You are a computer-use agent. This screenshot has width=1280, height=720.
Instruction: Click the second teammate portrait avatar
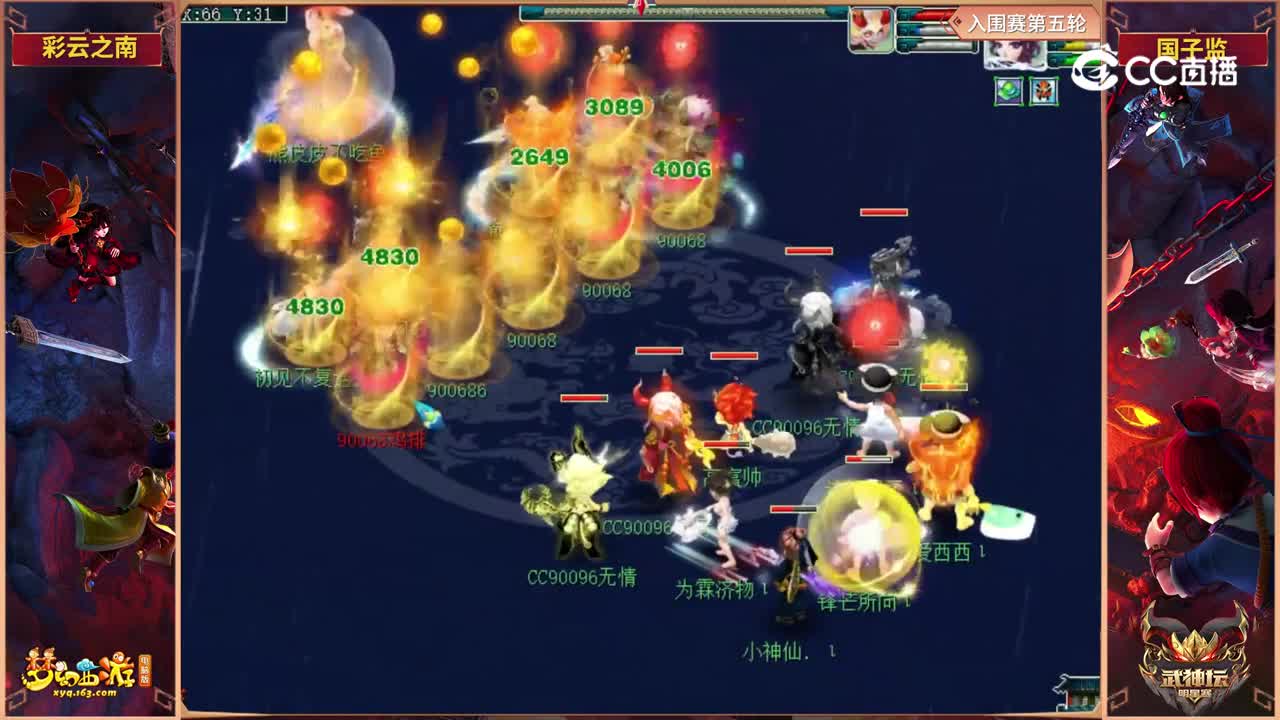1012,55
